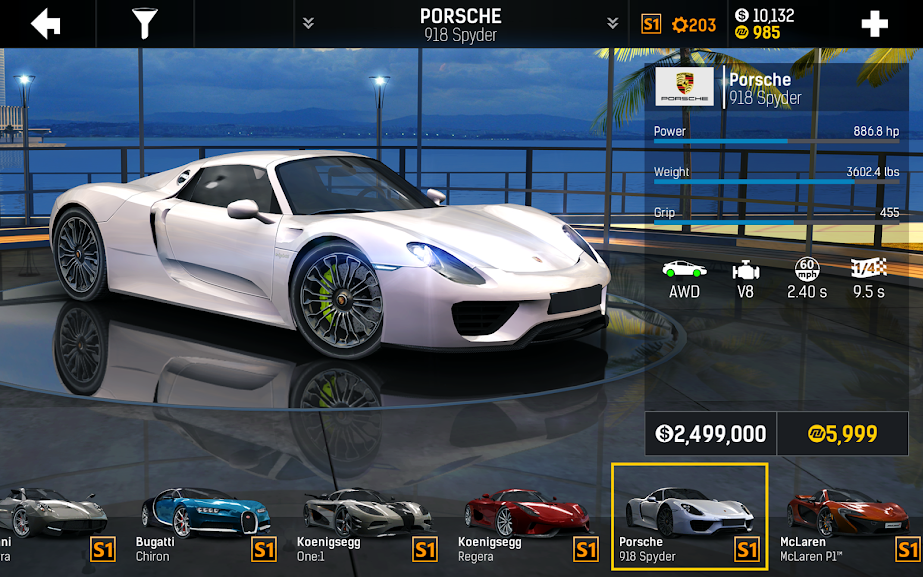Open the S1 class rating 203 indicator

click(x=679, y=24)
